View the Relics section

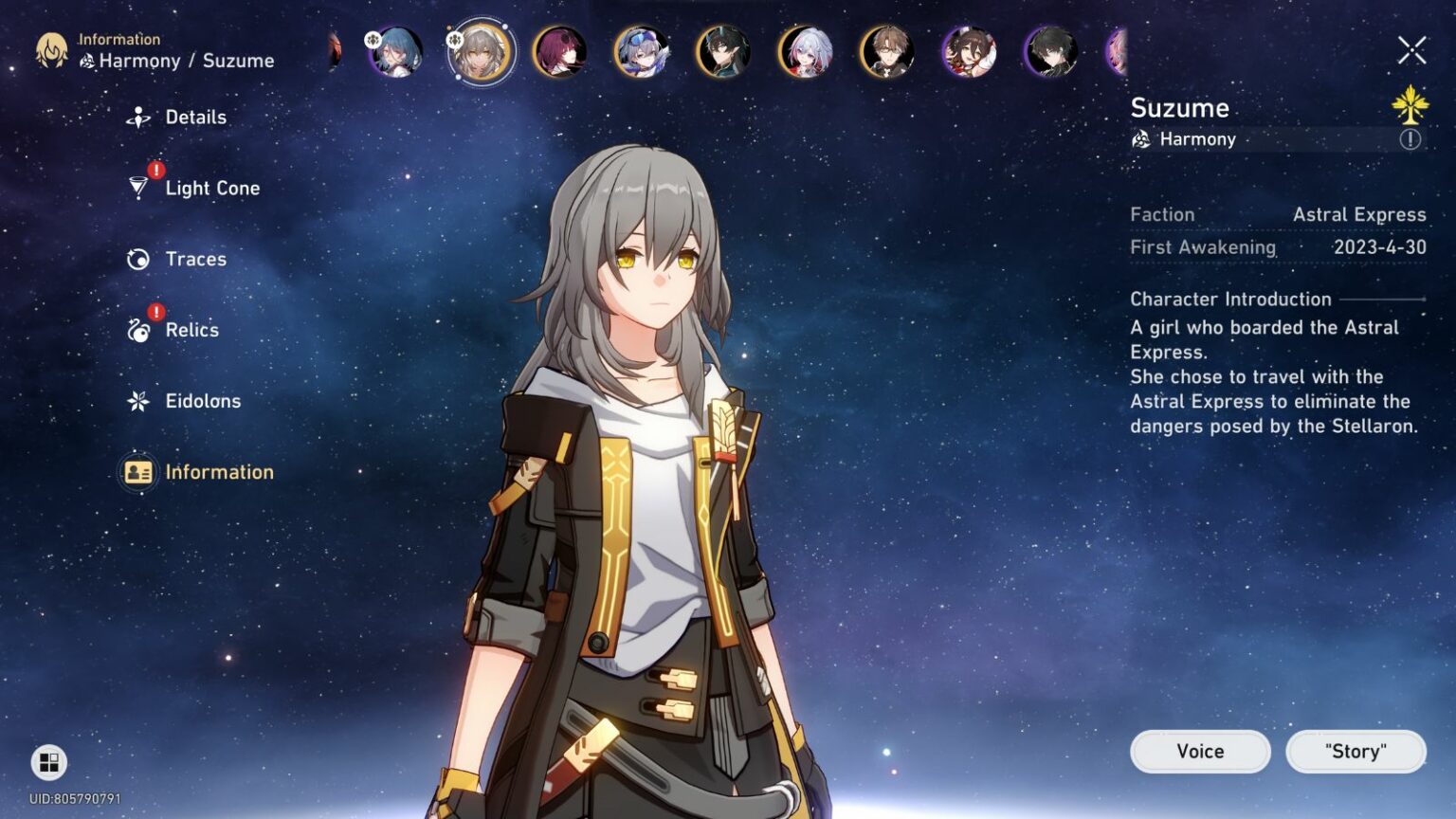[x=191, y=330]
